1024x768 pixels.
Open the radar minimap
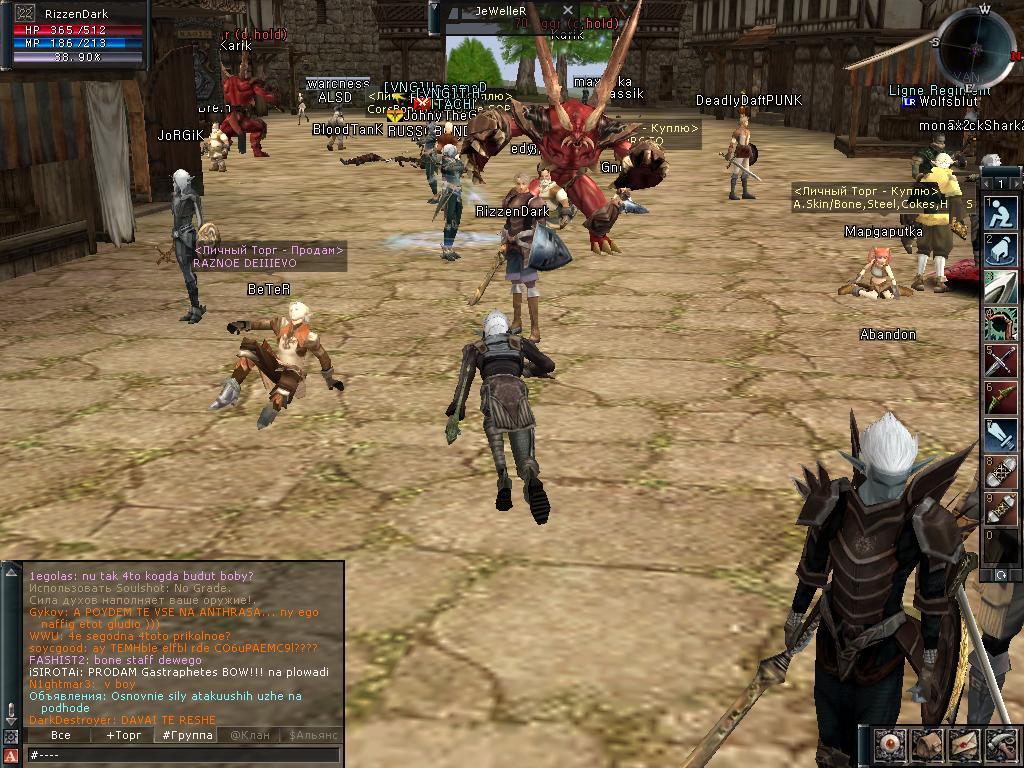[x=975, y=45]
